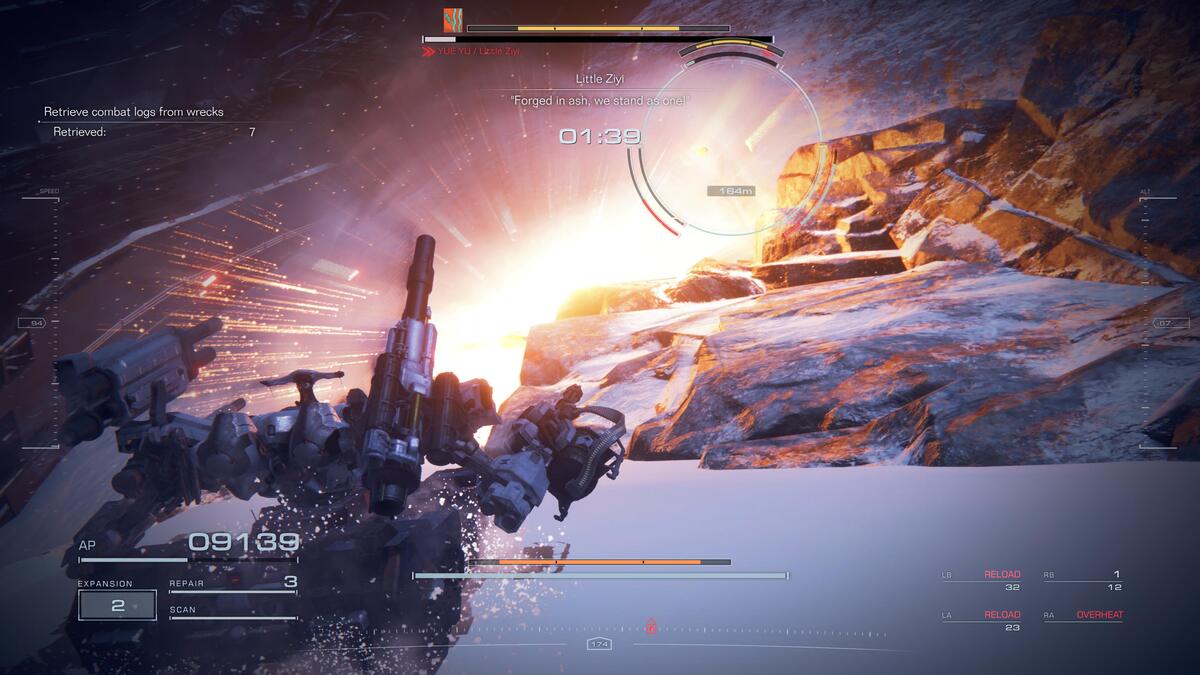Viewport: 1200px width, 675px height.
Task: Activate the Scan indicator
Action: pos(232,611)
